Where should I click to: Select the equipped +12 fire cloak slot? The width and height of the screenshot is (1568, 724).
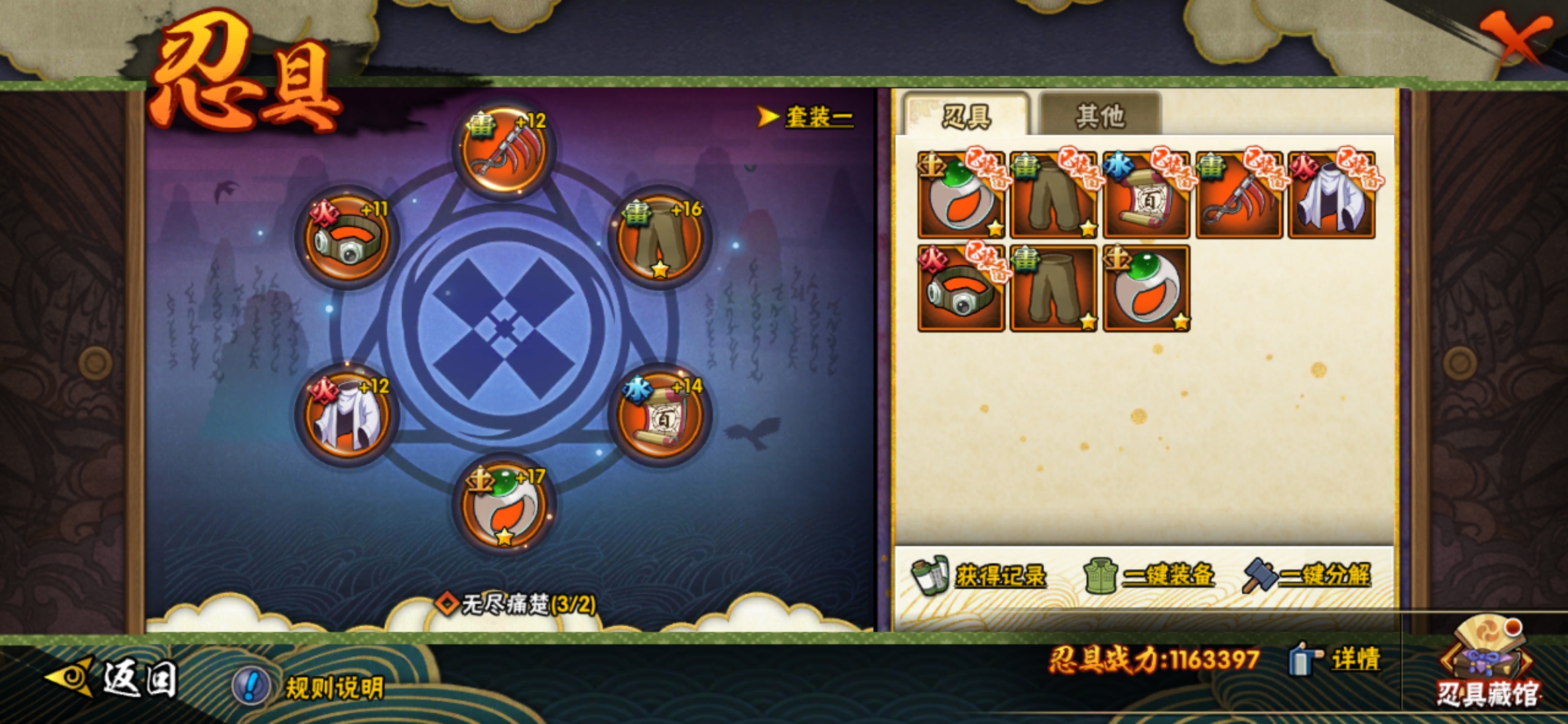tap(346, 416)
